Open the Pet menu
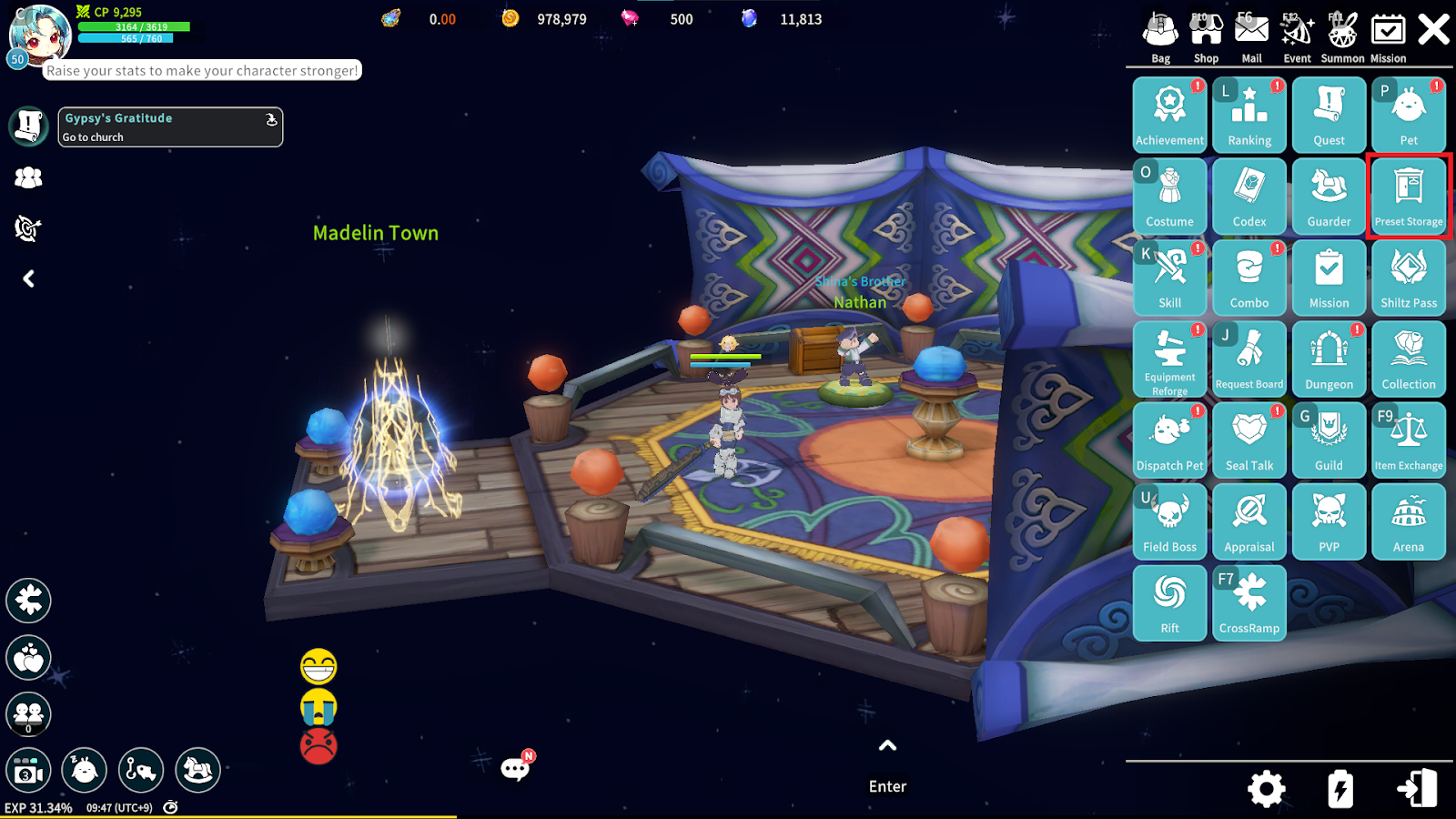Viewport: 1456px width, 819px height. pyautogui.click(x=1409, y=114)
